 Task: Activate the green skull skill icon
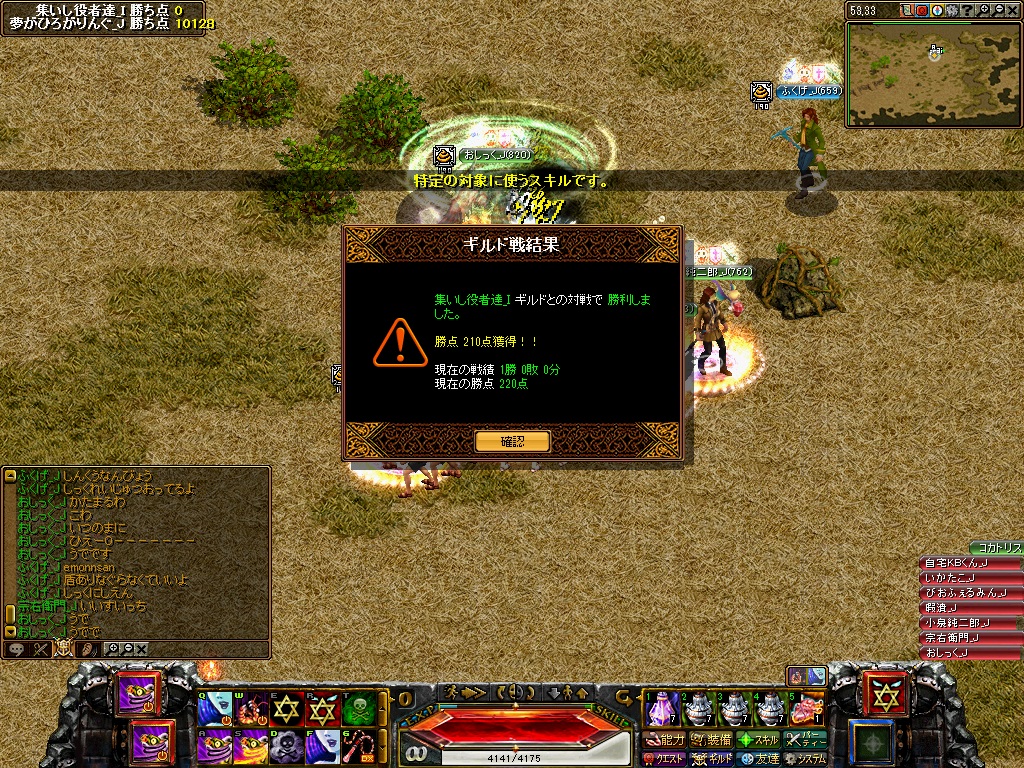point(360,709)
